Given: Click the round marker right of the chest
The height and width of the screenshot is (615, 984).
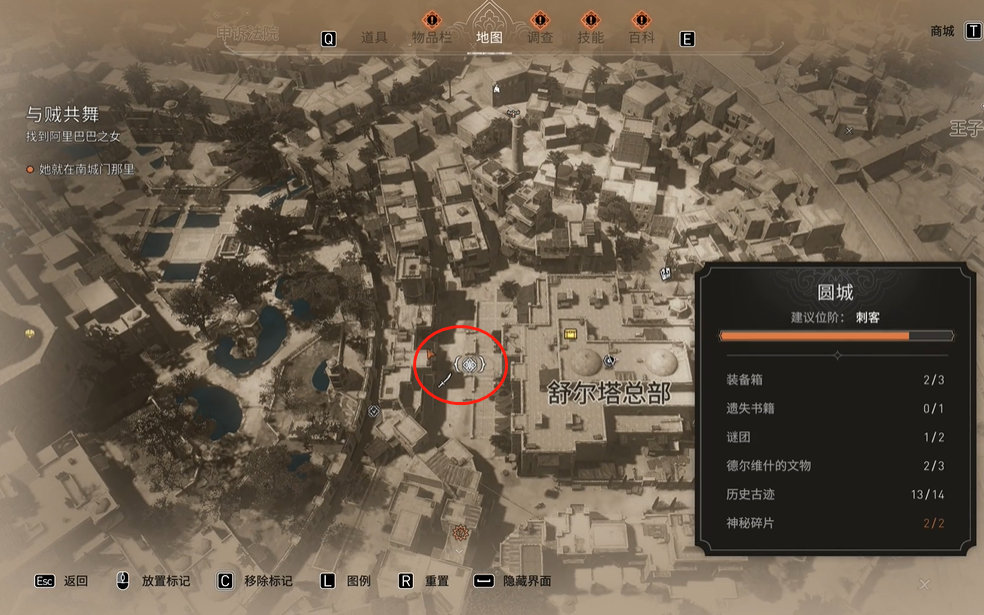Looking at the screenshot, I should click(608, 360).
